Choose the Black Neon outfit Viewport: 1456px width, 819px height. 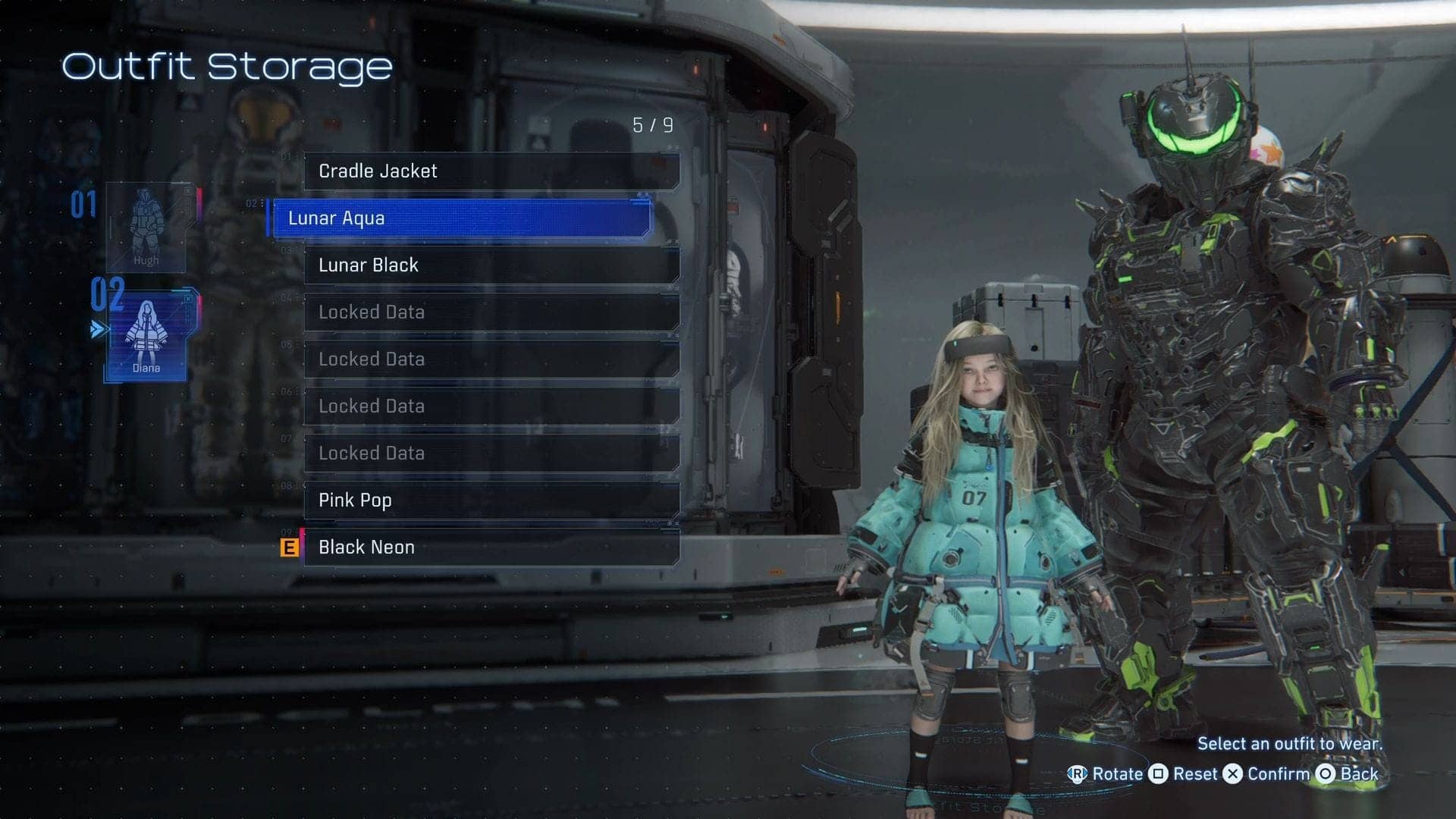(x=491, y=548)
